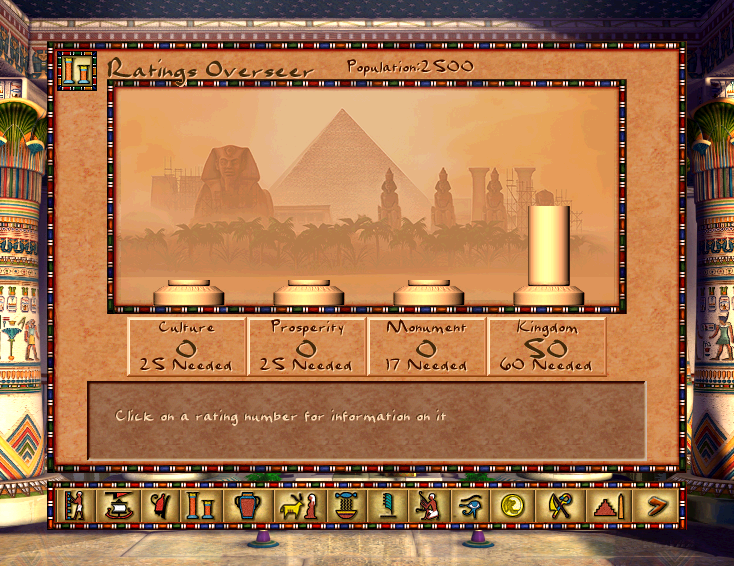Show information on the Monument rating

point(427,347)
